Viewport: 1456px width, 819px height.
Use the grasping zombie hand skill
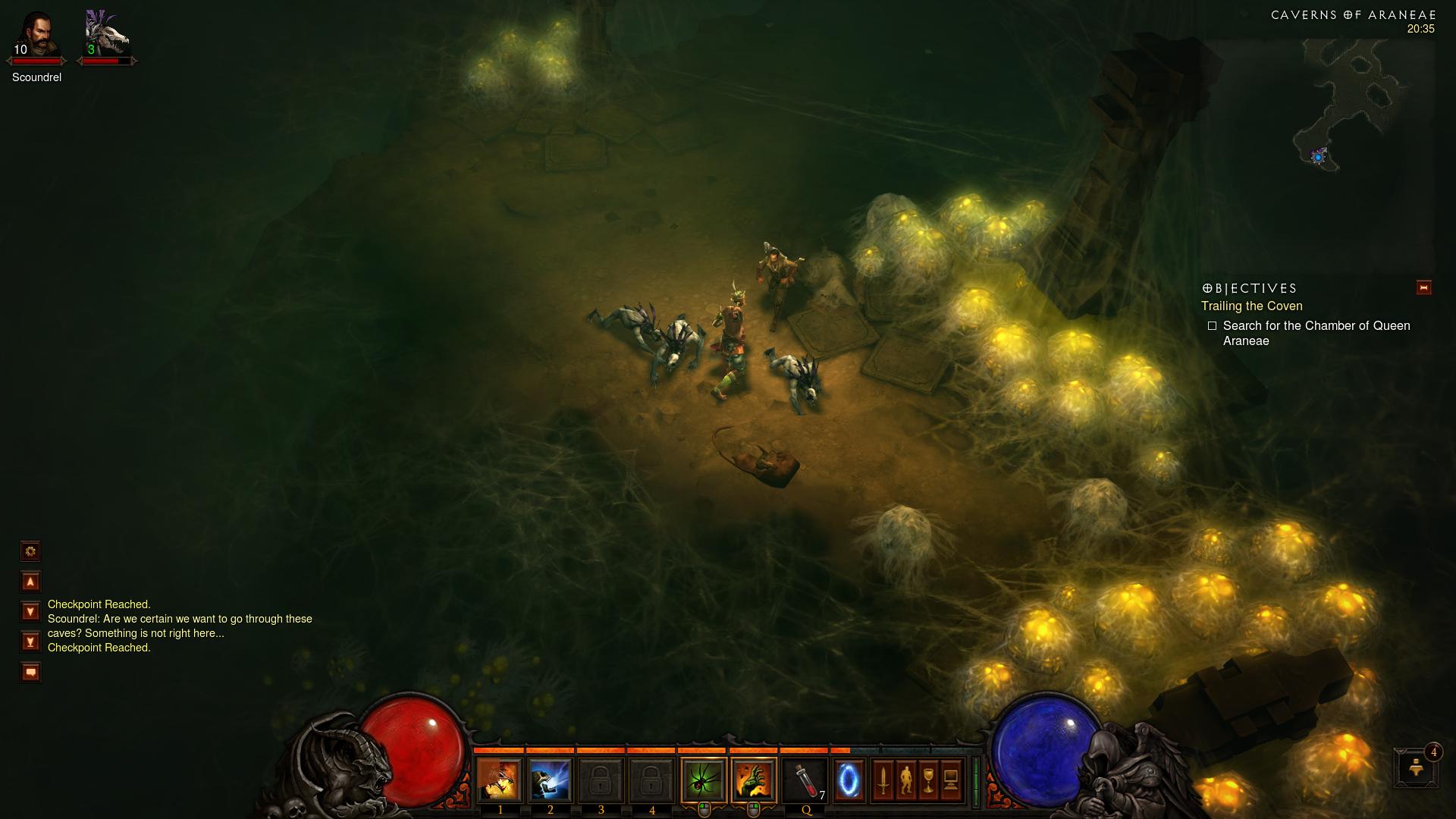click(754, 780)
